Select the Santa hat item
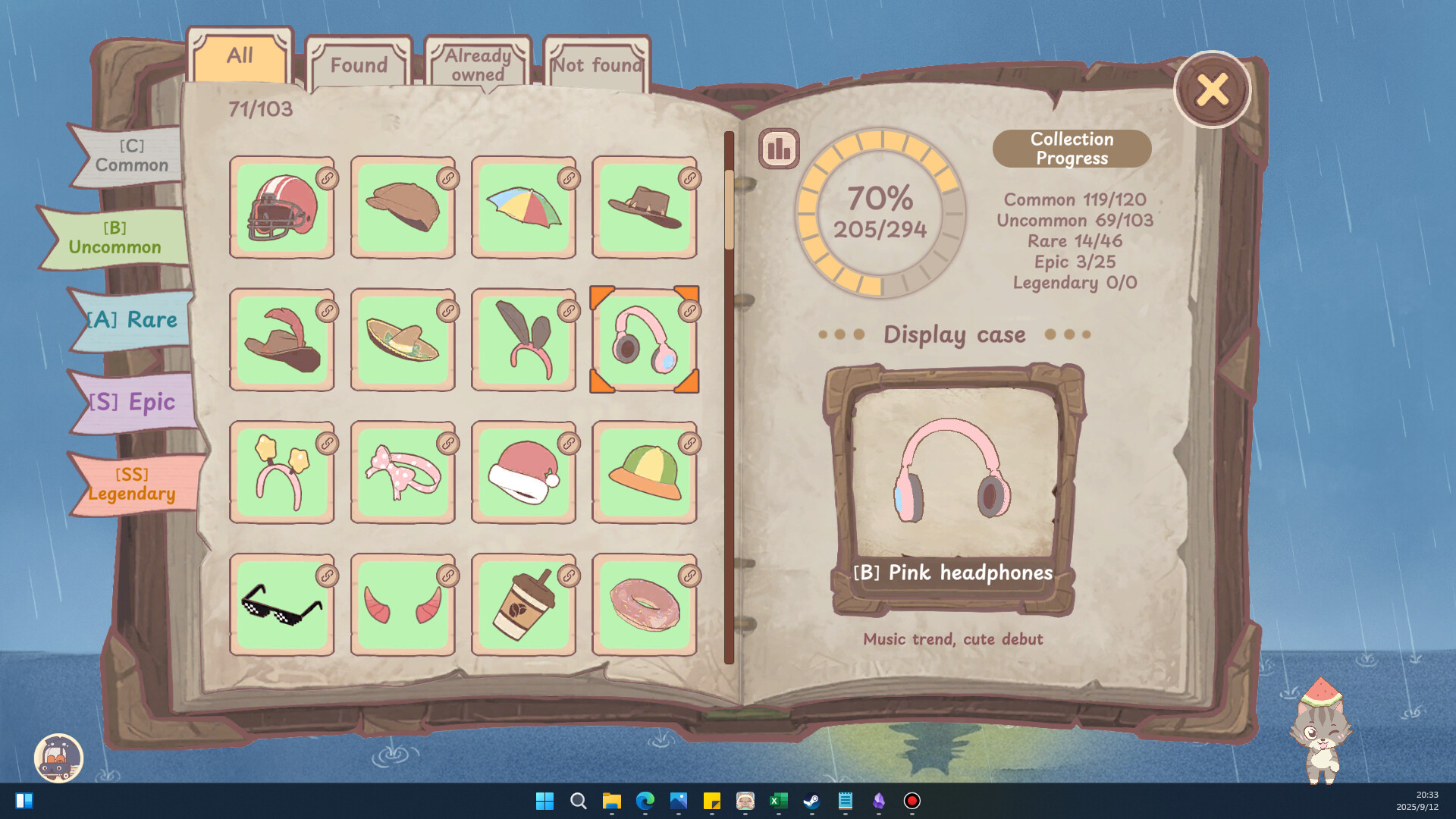Image resolution: width=1456 pixels, height=819 pixels. 523,473
